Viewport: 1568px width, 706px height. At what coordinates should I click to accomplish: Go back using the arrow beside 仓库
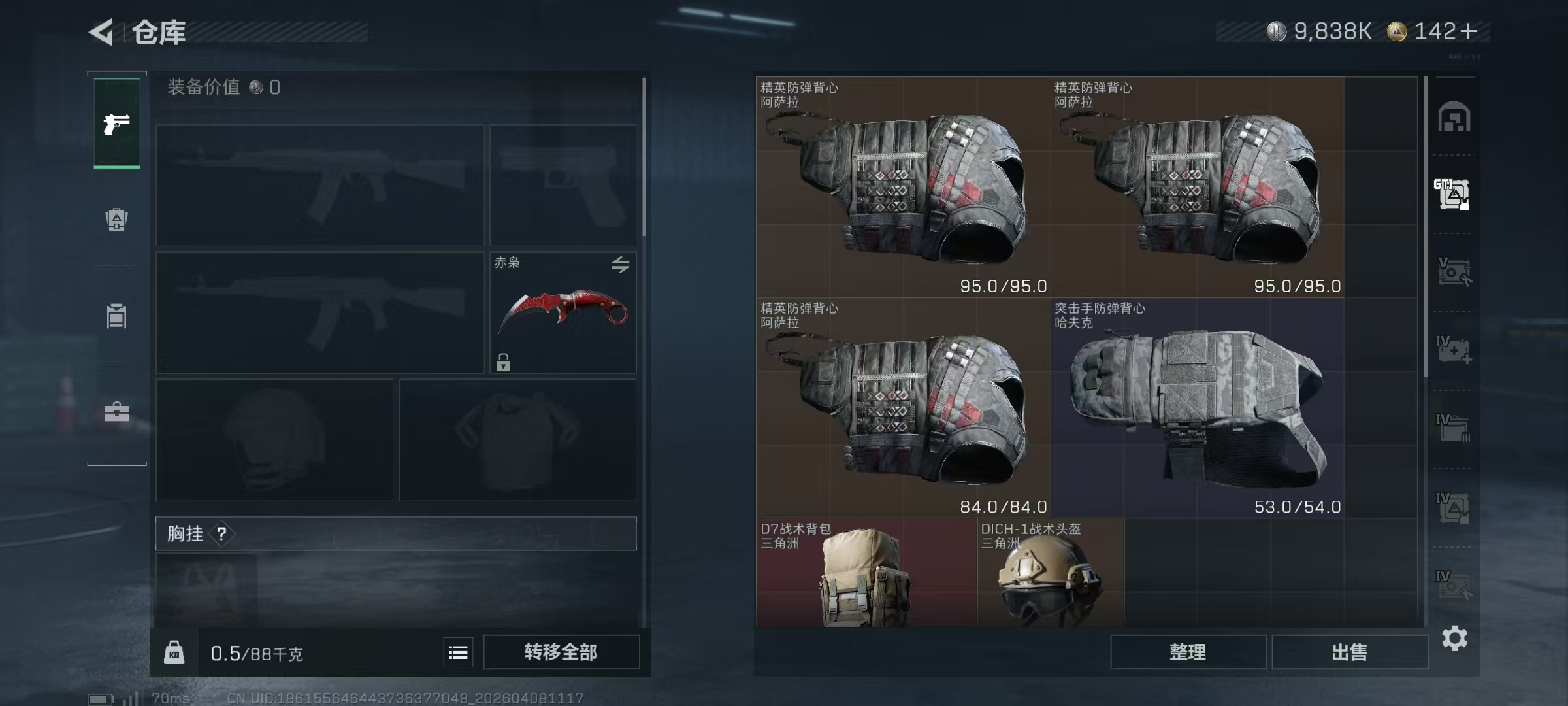coord(102,31)
